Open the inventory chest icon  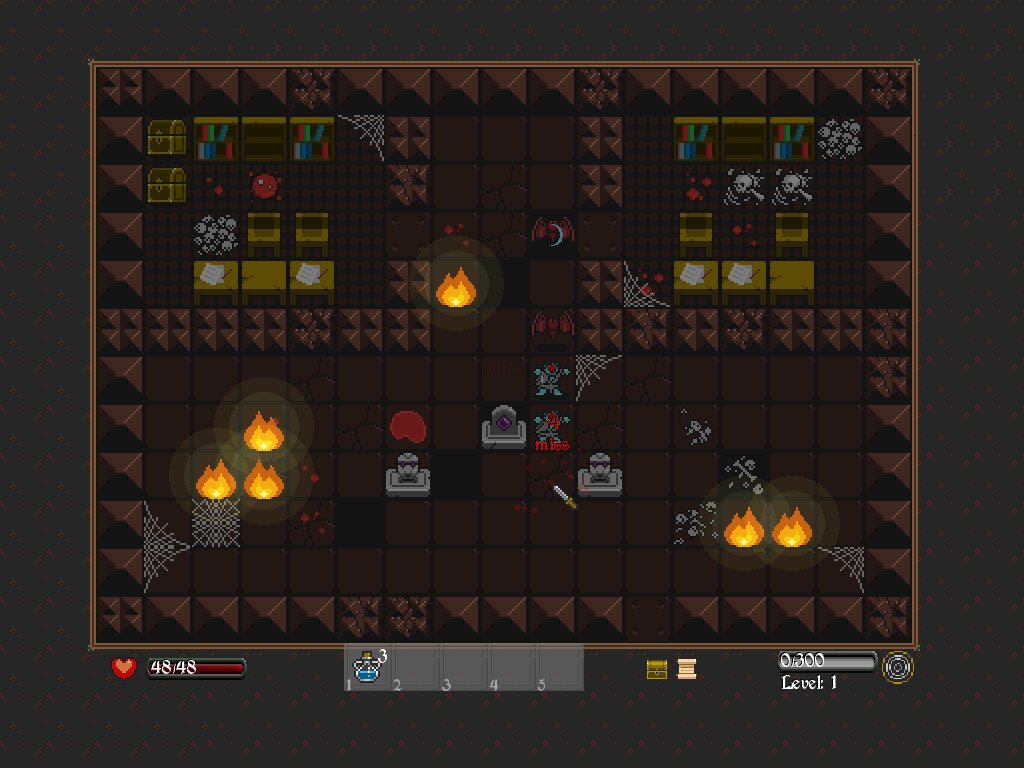pyautogui.click(x=657, y=669)
